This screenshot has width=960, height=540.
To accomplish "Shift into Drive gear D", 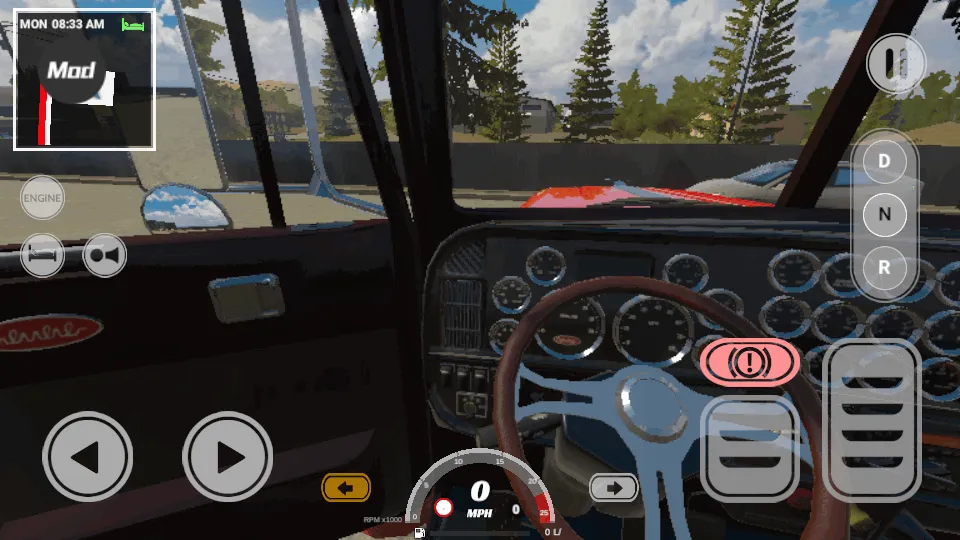I will [x=884, y=160].
